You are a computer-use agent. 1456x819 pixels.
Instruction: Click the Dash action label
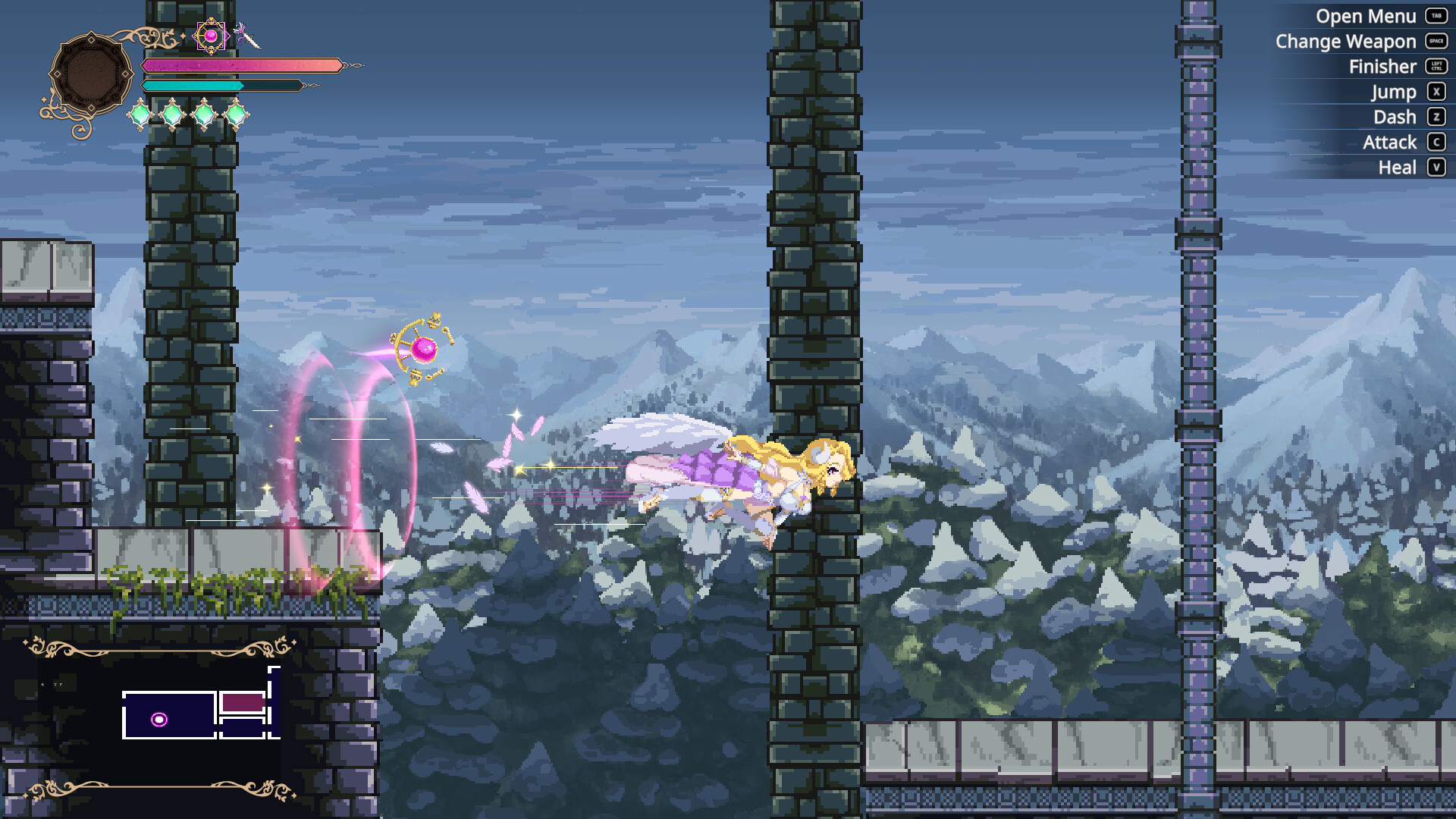tap(1394, 117)
